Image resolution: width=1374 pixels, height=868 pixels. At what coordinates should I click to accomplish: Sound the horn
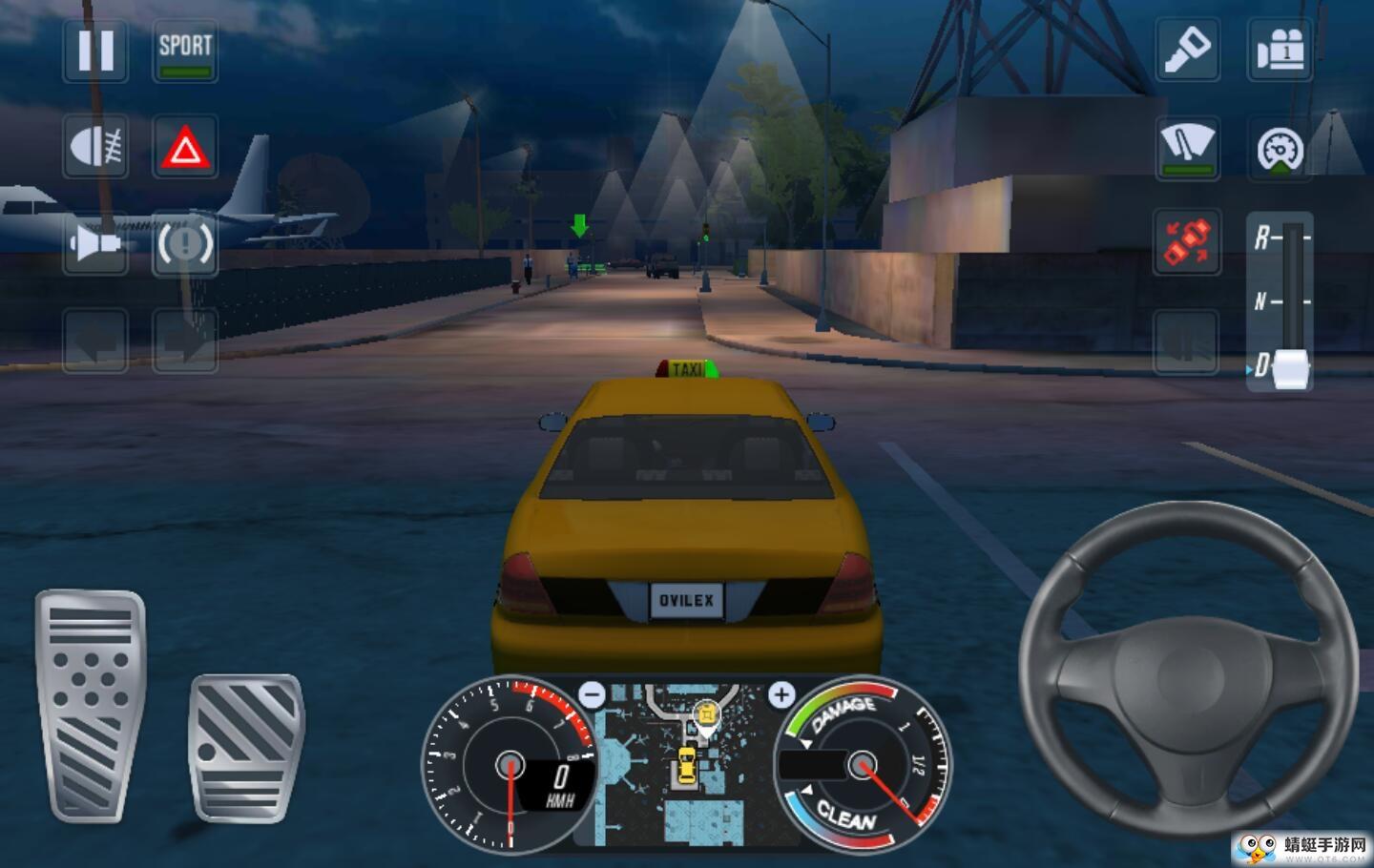(95, 244)
